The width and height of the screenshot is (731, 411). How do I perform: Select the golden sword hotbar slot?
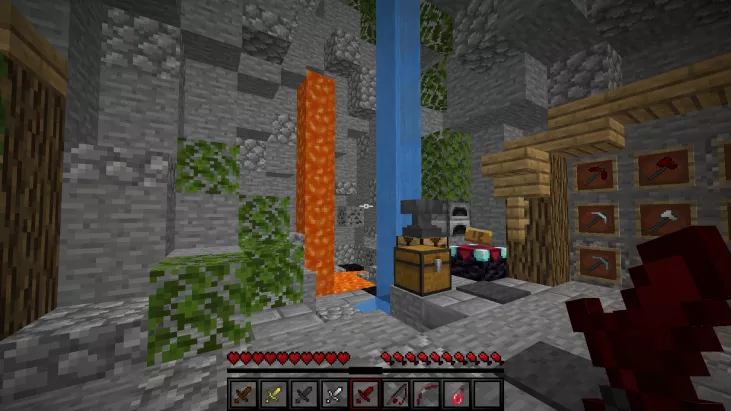click(272, 393)
